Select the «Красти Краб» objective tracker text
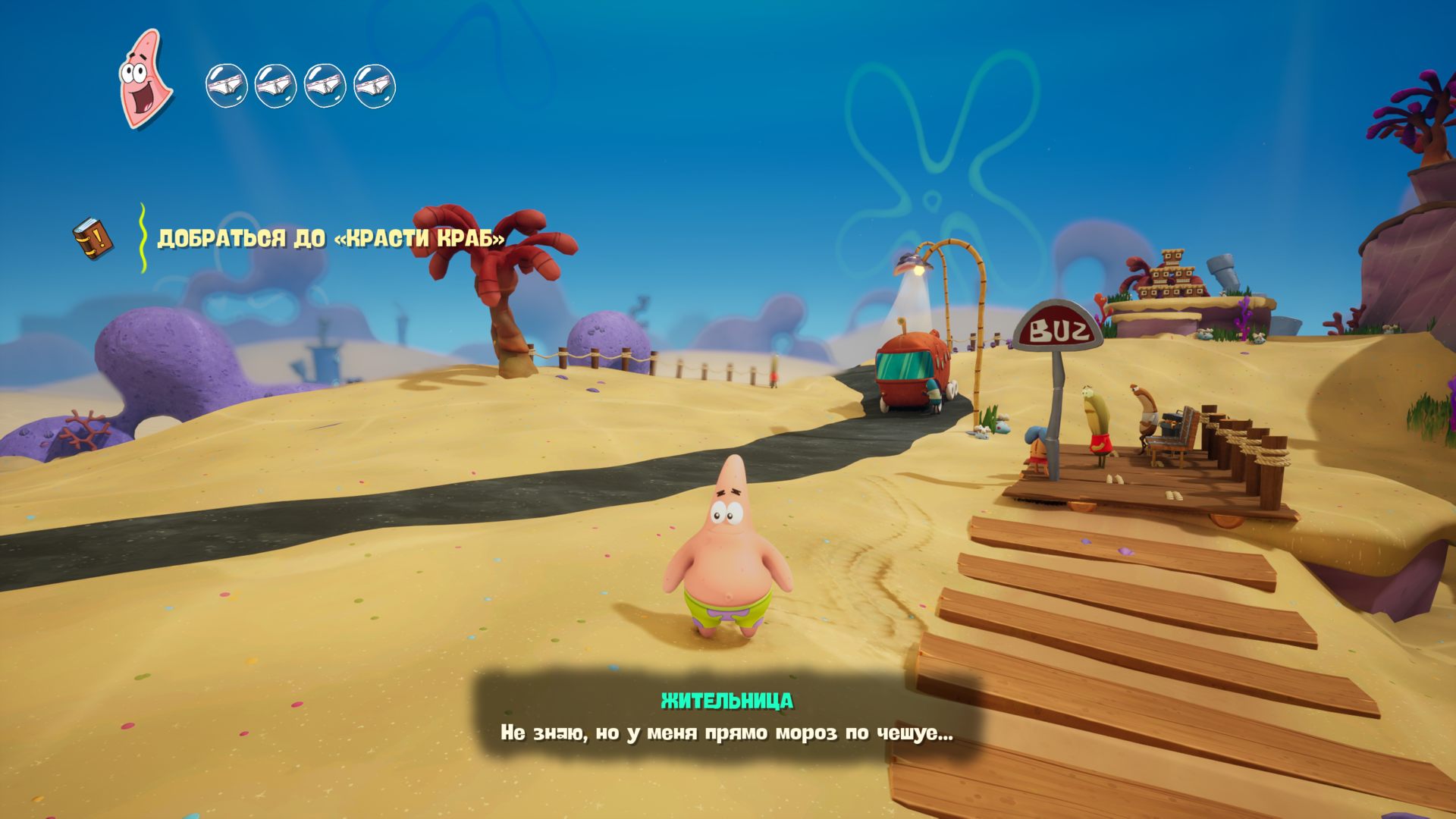Viewport: 1456px width, 819px height. pos(331,239)
